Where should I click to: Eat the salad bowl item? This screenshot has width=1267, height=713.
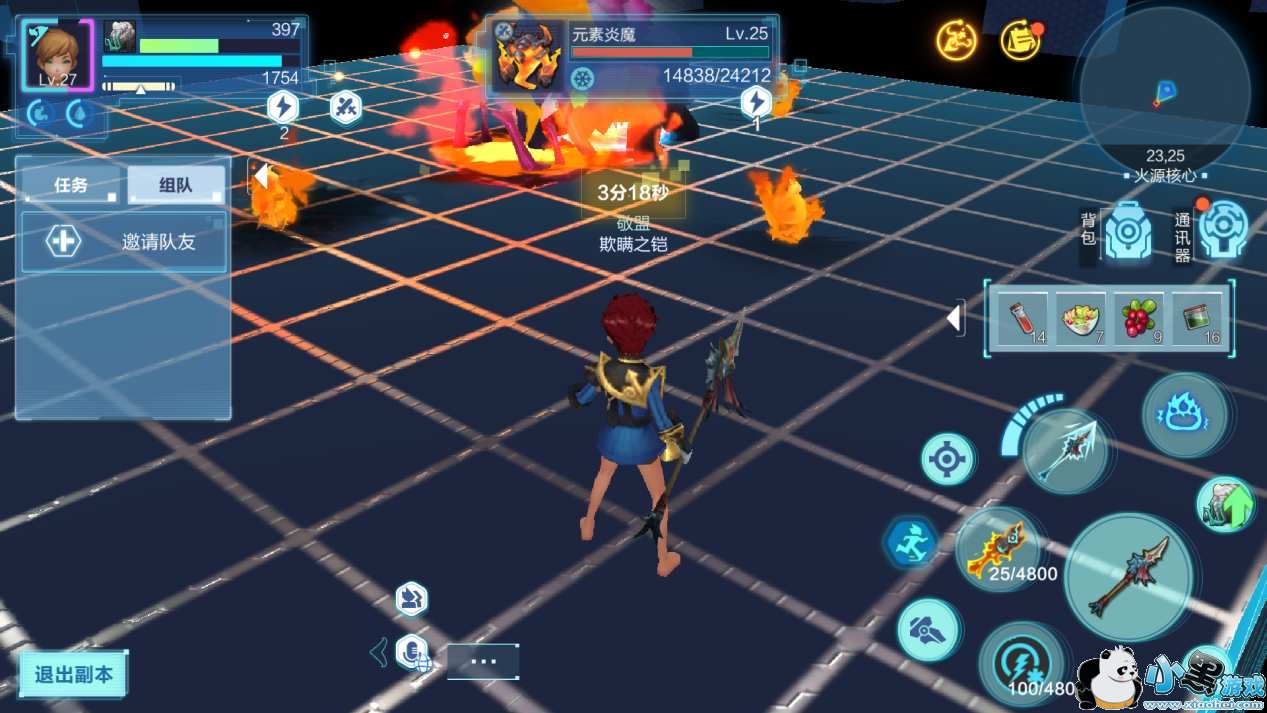pos(1081,319)
